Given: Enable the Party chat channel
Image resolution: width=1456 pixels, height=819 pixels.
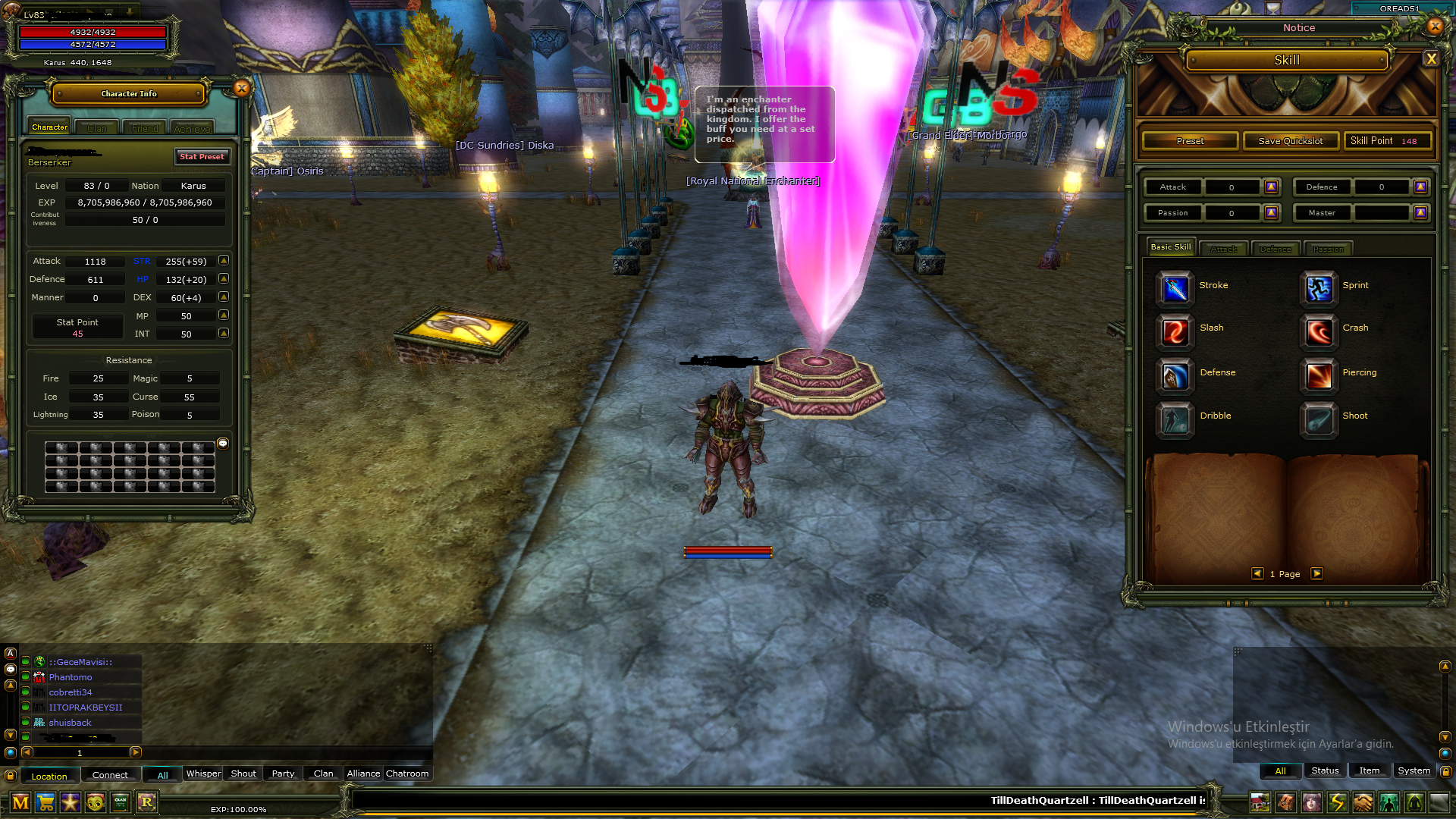Looking at the screenshot, I should (x=282, y=773).
